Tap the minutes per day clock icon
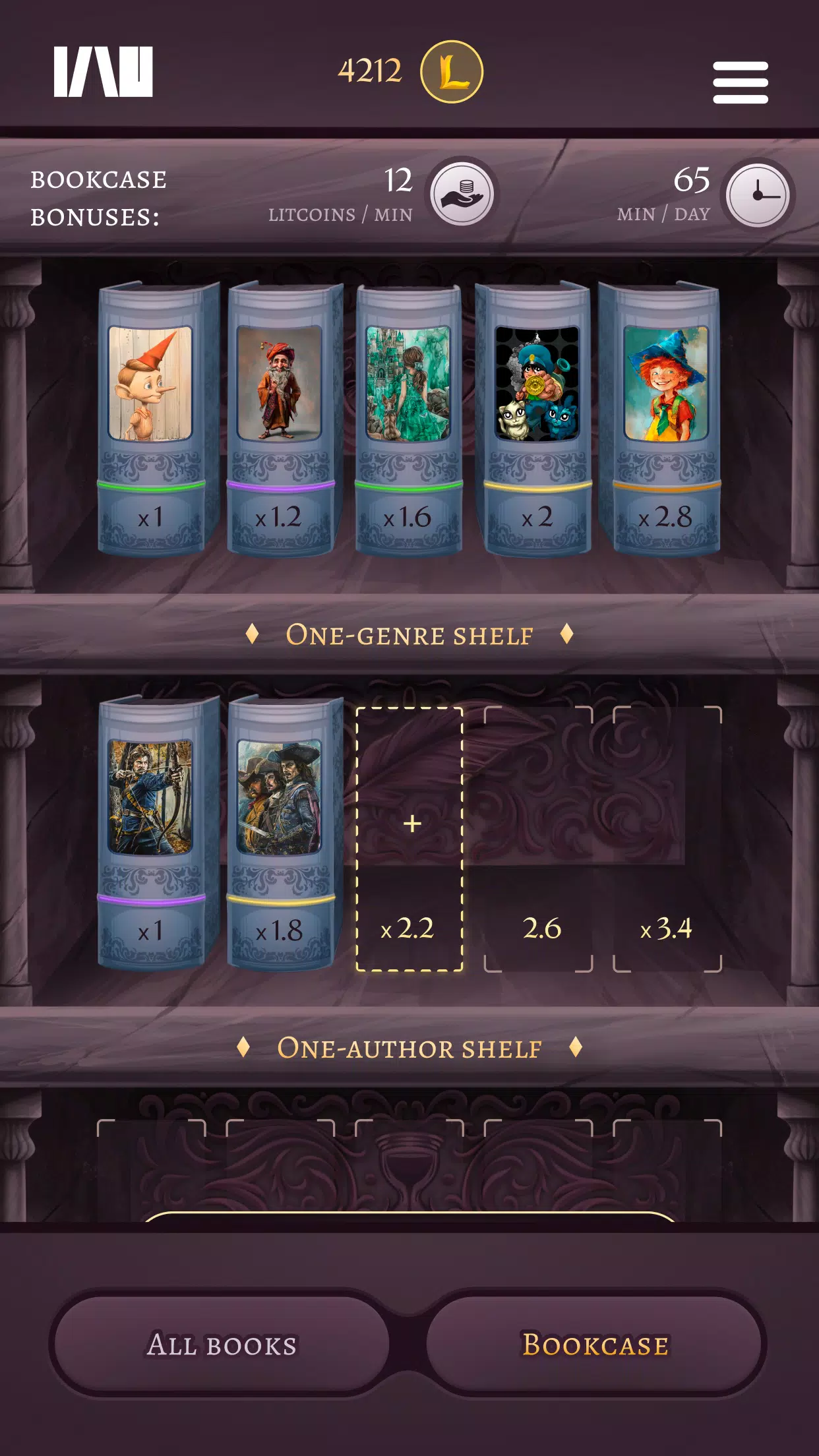Screen dimensions: 819x1456 pos(757,195)
